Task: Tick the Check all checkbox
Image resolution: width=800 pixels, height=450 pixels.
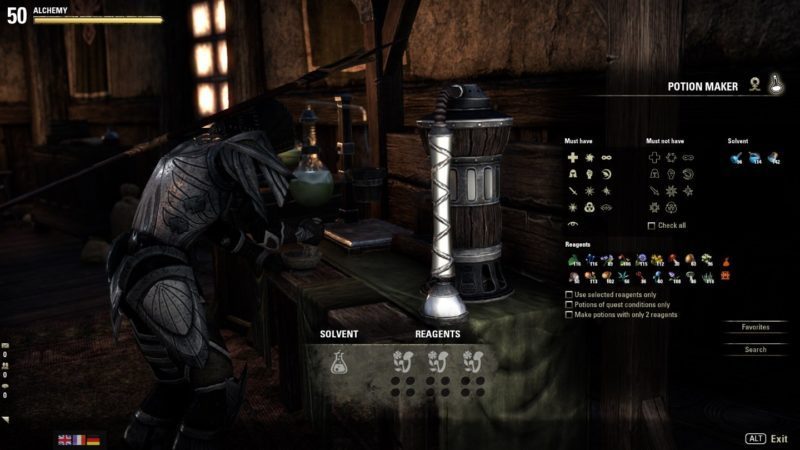Action: 652,226
